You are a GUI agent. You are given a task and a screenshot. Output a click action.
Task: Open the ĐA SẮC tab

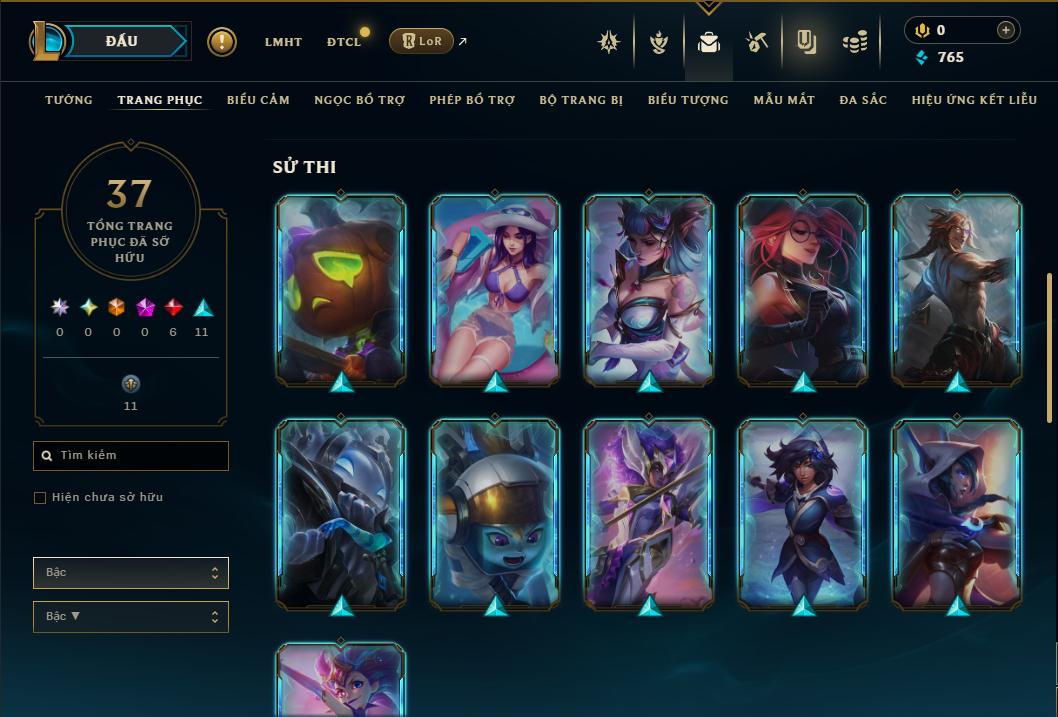click(x=863, y=100)
